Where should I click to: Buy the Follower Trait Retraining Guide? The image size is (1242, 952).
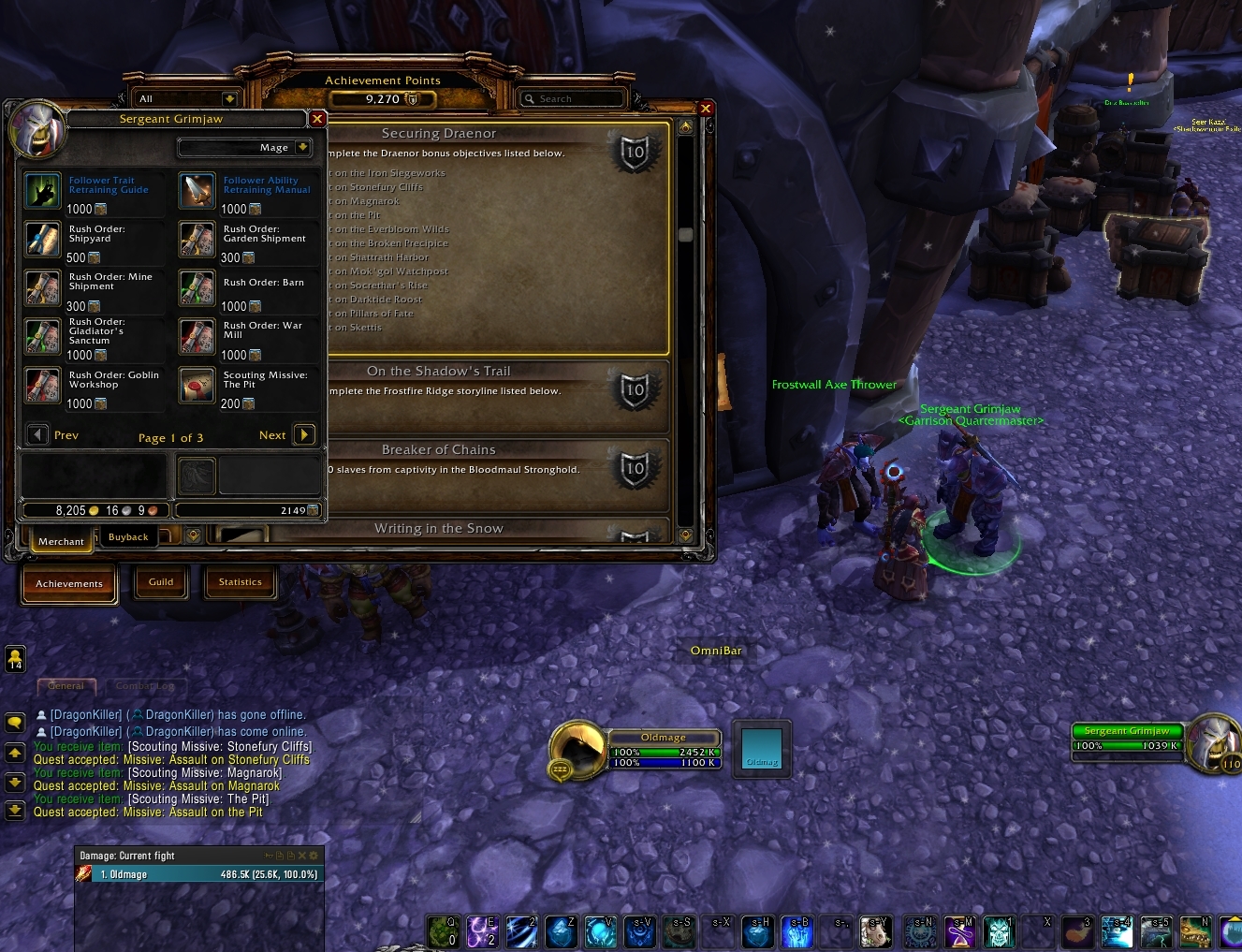tap(43, 191)
